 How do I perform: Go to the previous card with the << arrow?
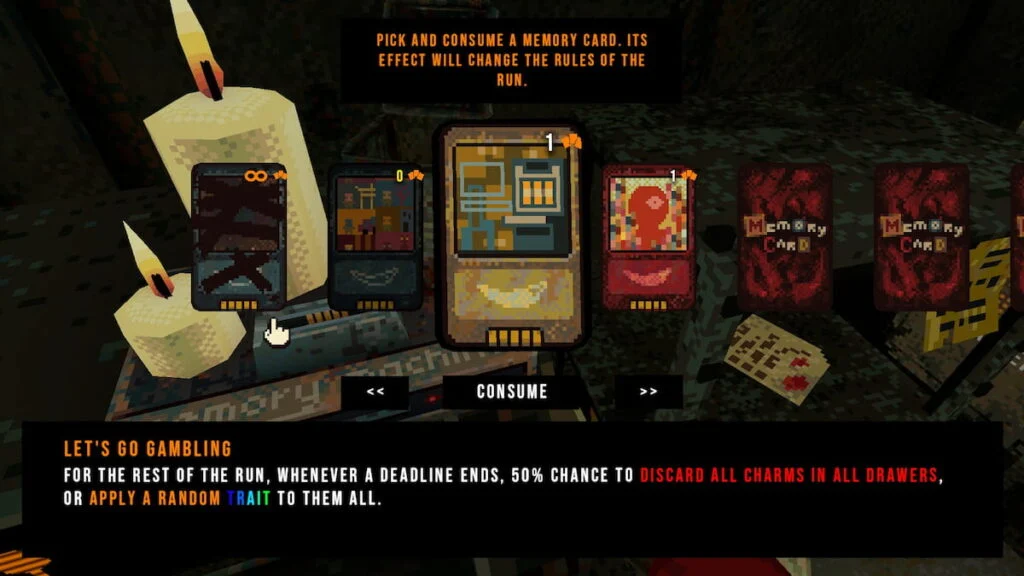point(375,391)
